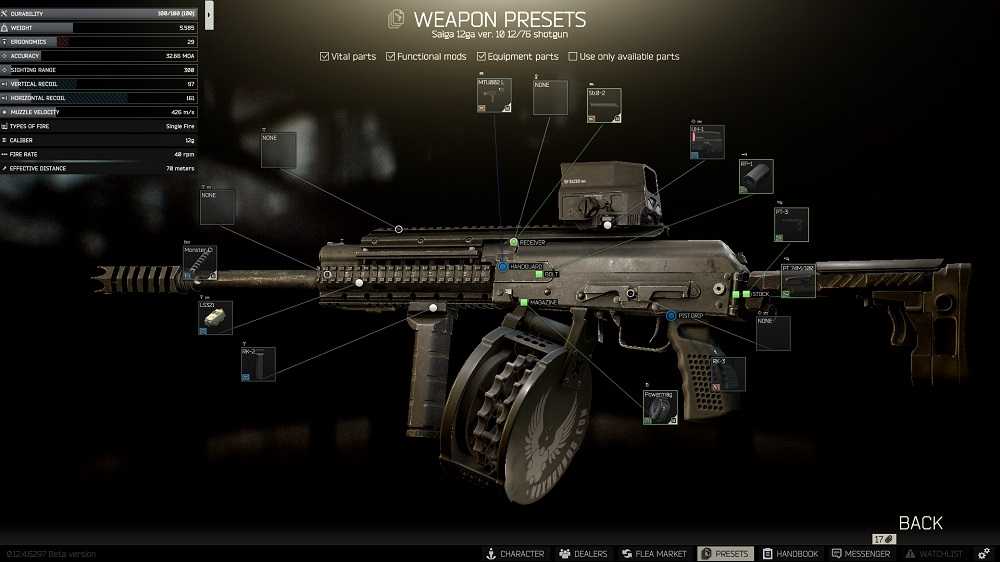Switch to the Presets tab
Viewport: 1000px width, 562px height.
(x=724, y=554)
